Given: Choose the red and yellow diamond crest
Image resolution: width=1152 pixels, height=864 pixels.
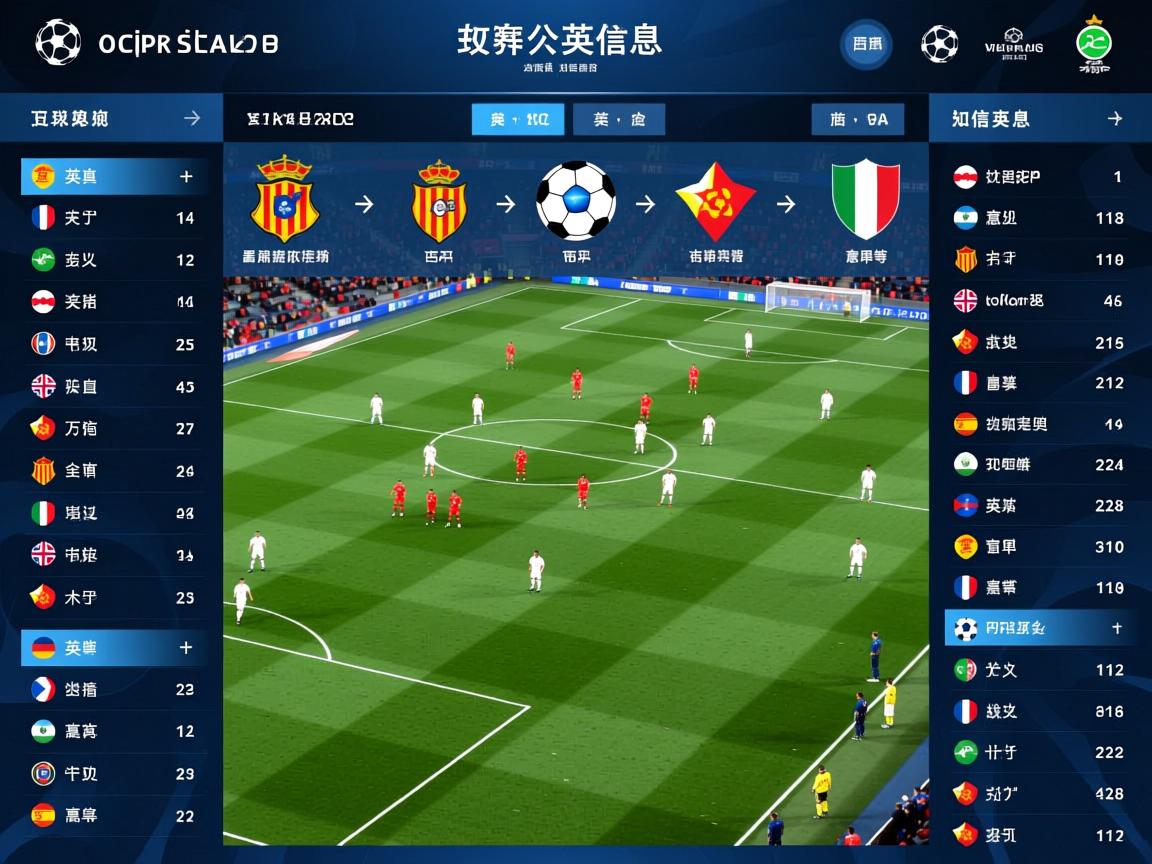Looking at the screenshot, I should (x=715, y=202).
